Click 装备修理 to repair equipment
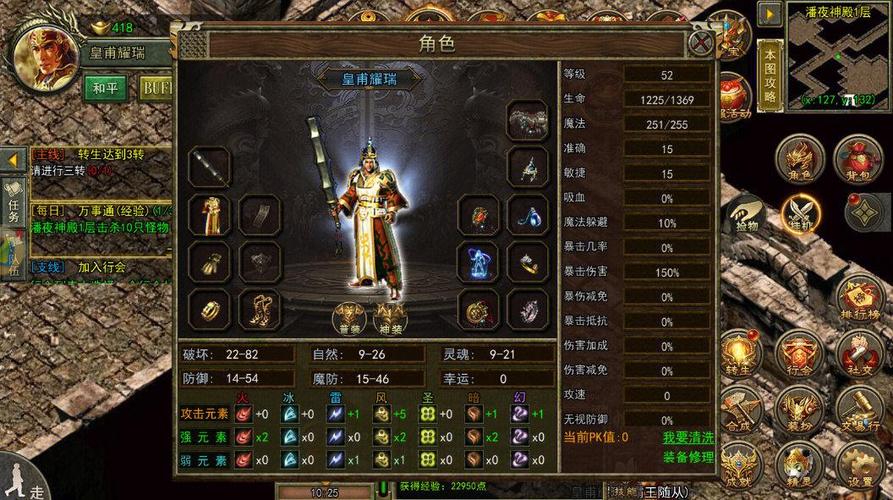The width and height of the screenshot is (893, 500). pos(688,457)
